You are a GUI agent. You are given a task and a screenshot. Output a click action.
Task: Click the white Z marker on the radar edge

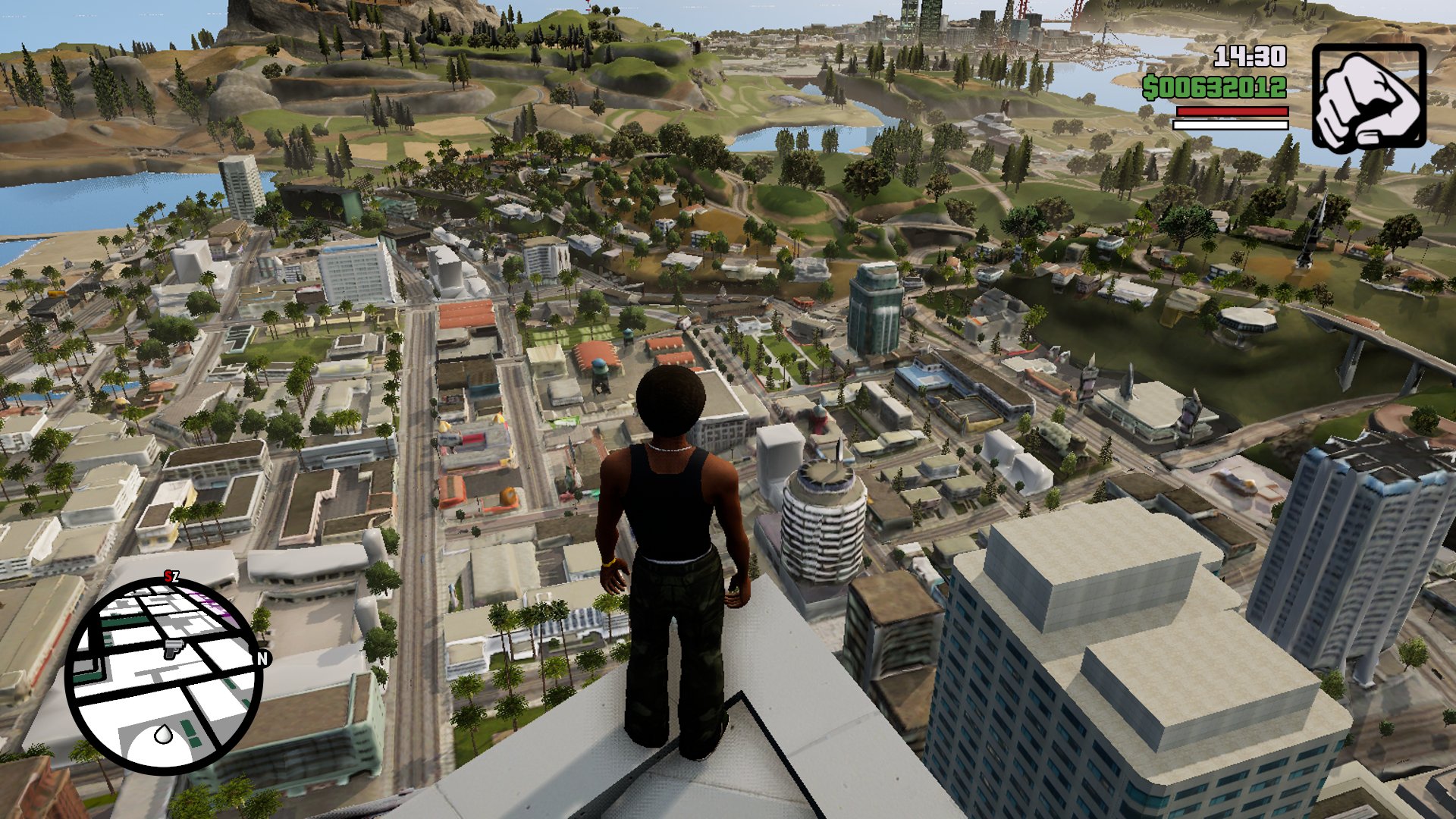click(176, 578)
